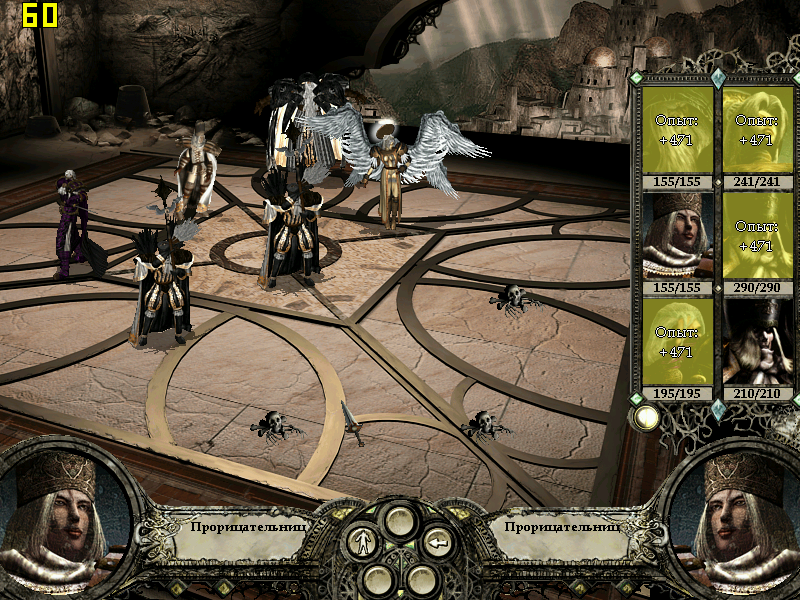Pick the unit slot with 195/195 health
The width and height of the screenshot is (800, 600).
tap(676, 342)
